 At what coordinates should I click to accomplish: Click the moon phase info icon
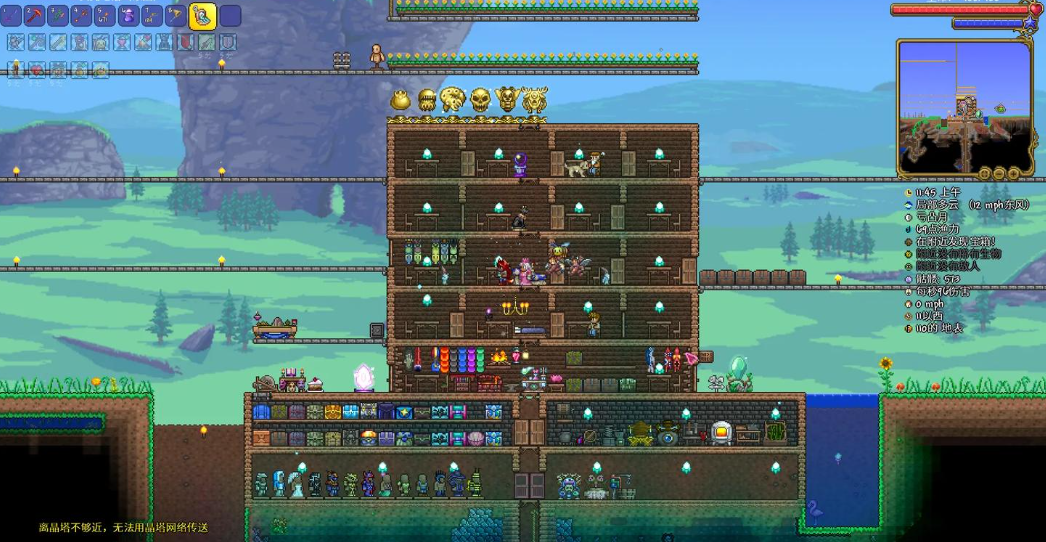click(909, 216)
